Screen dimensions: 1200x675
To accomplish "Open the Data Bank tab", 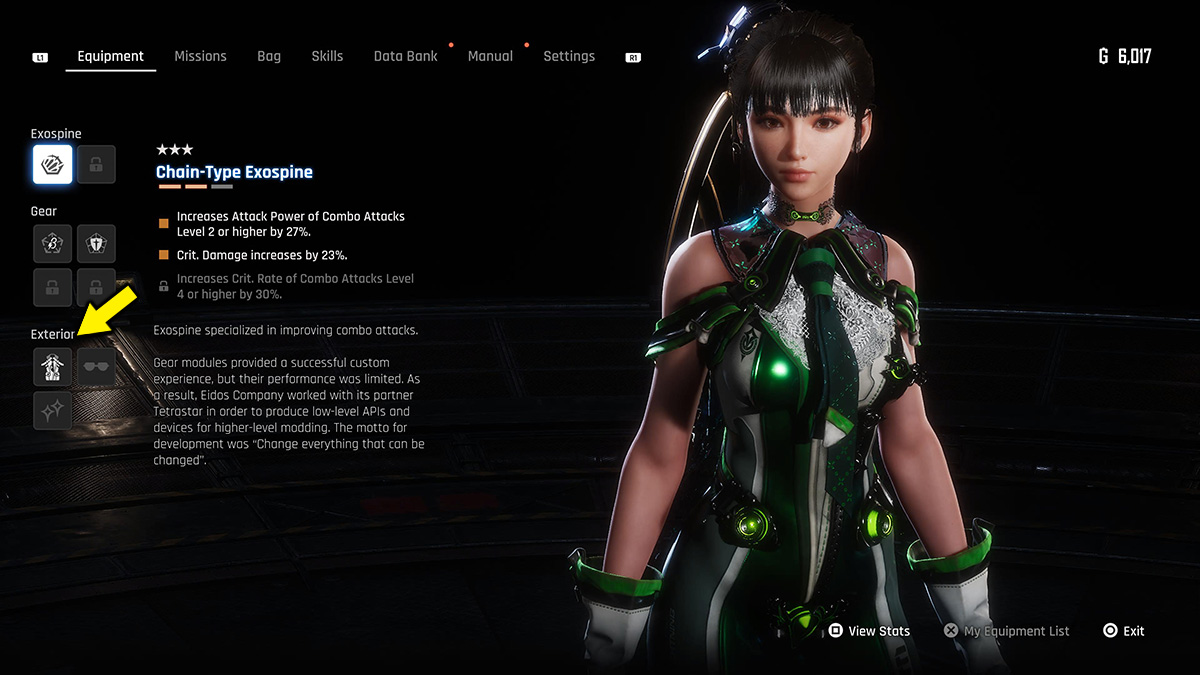I will [405, 56].
